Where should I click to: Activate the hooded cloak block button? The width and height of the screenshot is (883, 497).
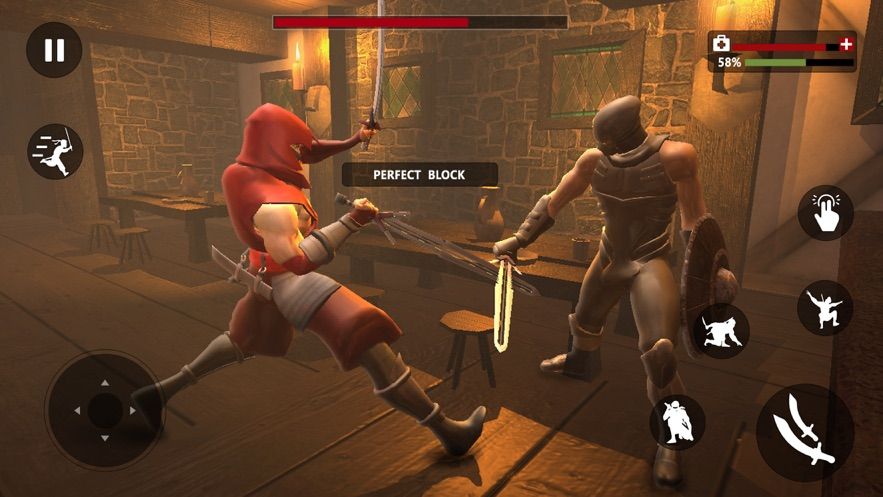pyautogui.click(x=678, y=421)
